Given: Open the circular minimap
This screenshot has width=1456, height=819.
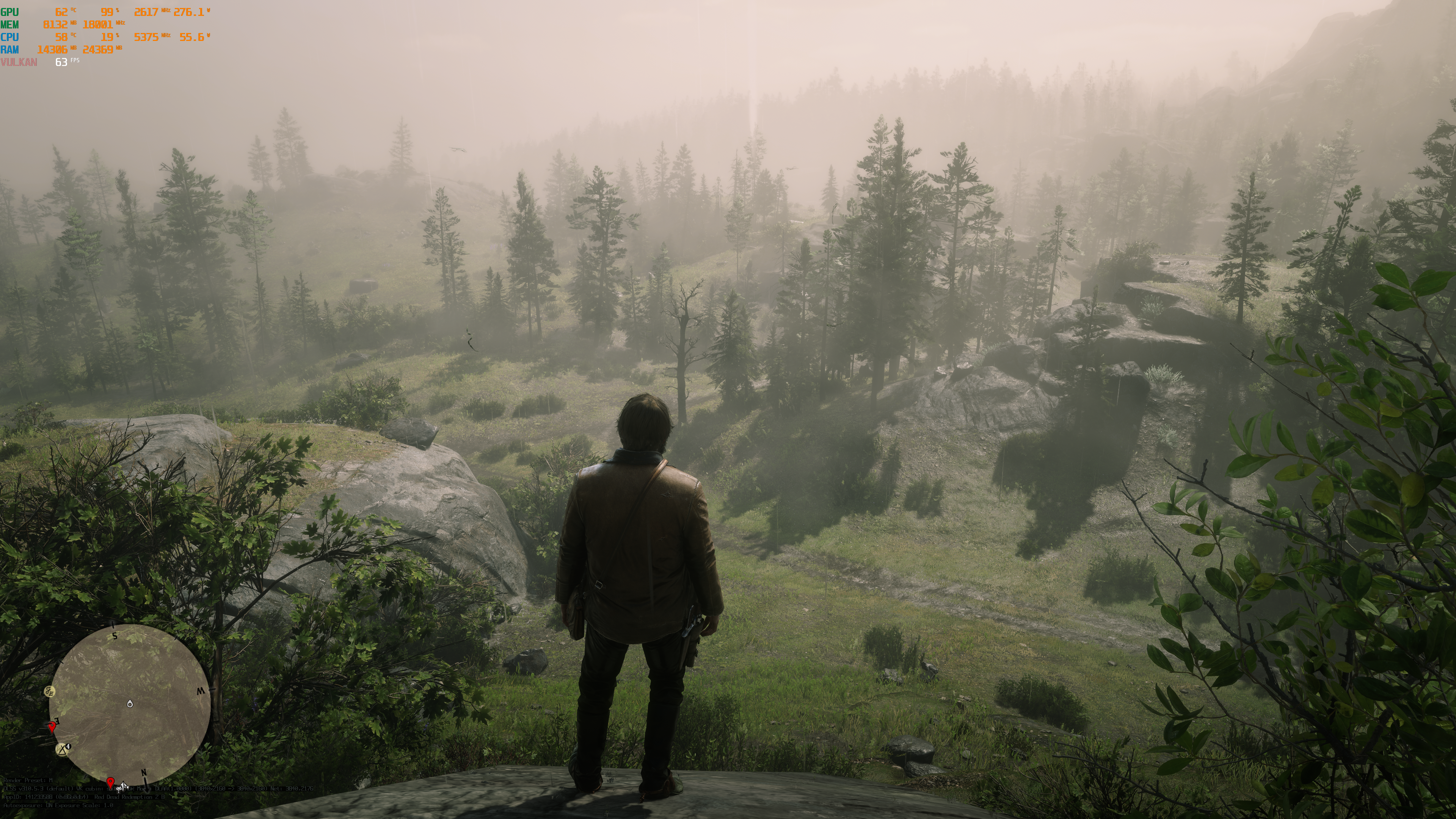Looking at the screenshot, I should tap(129, 704).
